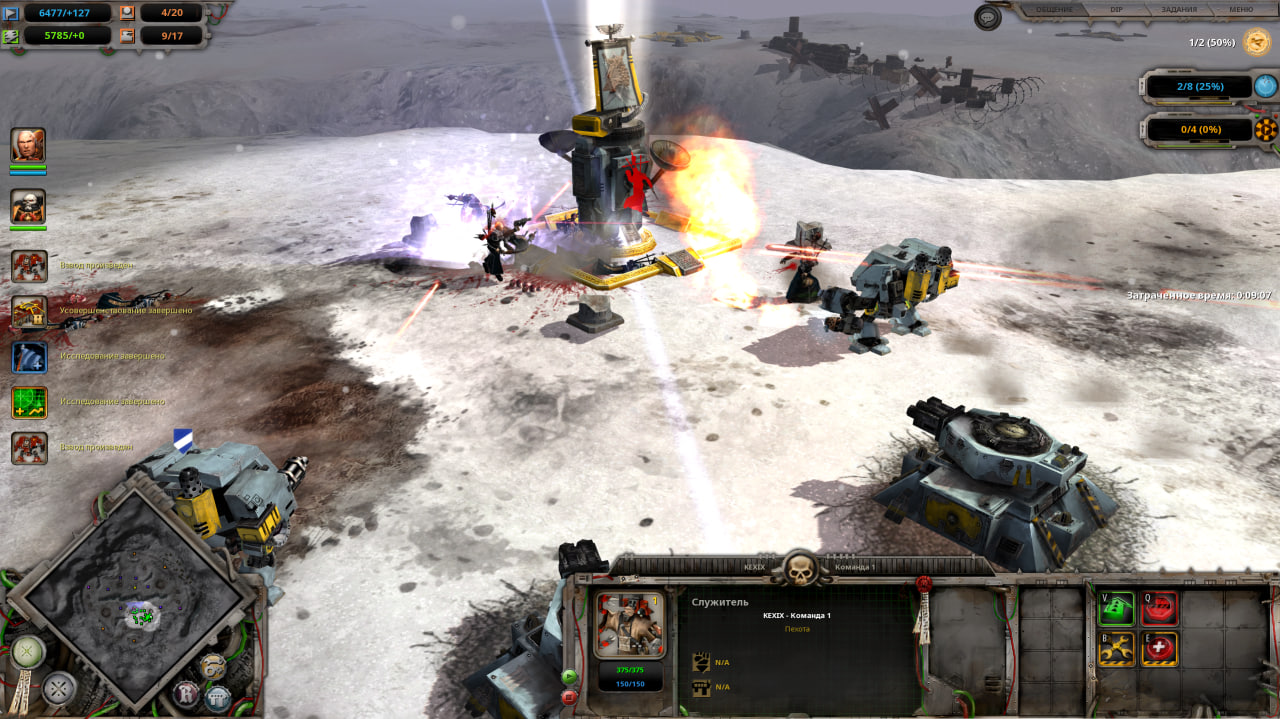
Task: Click the research completed green radar notification
Action: tap(29, 402)
